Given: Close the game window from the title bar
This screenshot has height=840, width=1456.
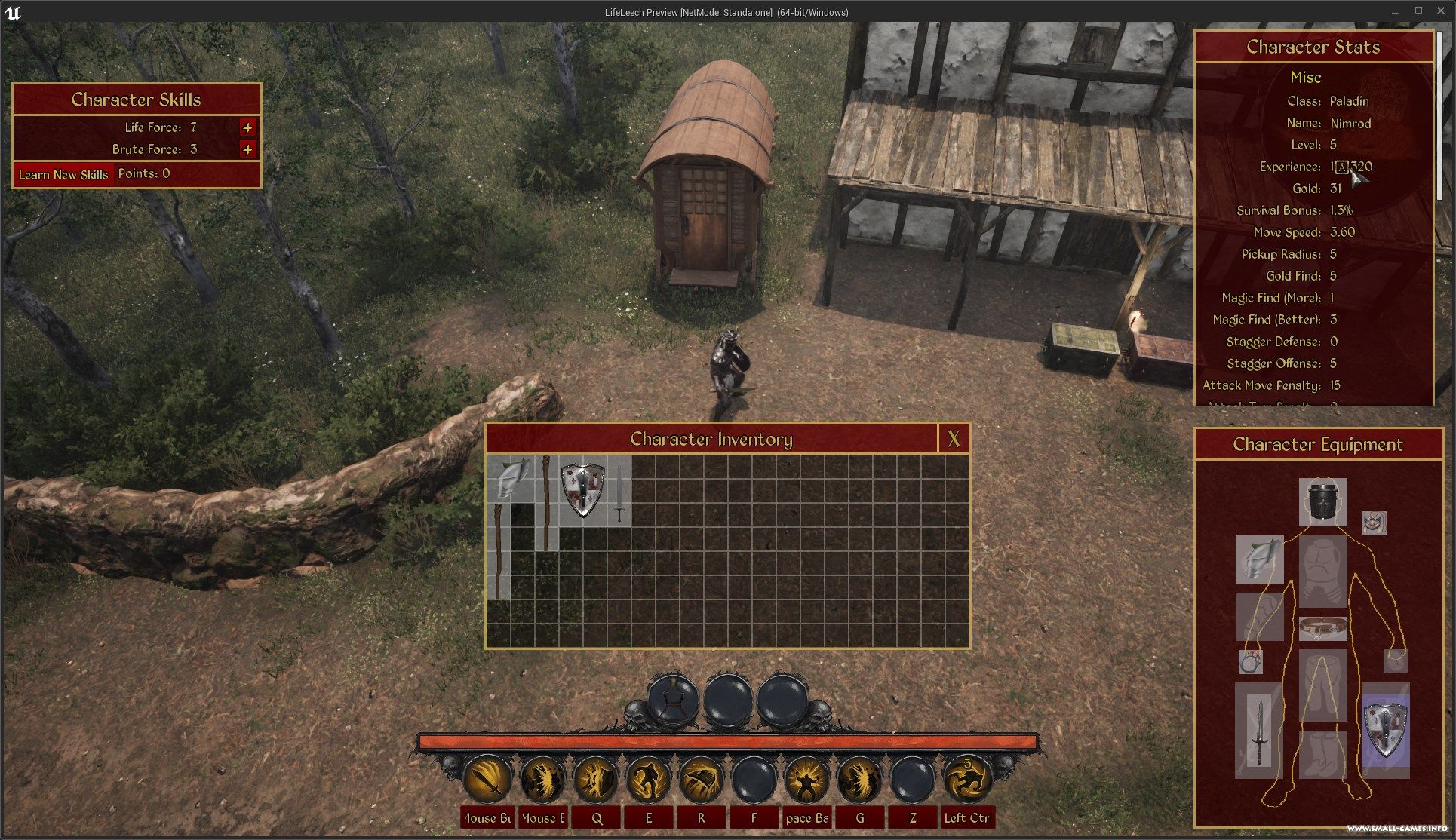Looking at the screenshot, I should pos(1440,11).
